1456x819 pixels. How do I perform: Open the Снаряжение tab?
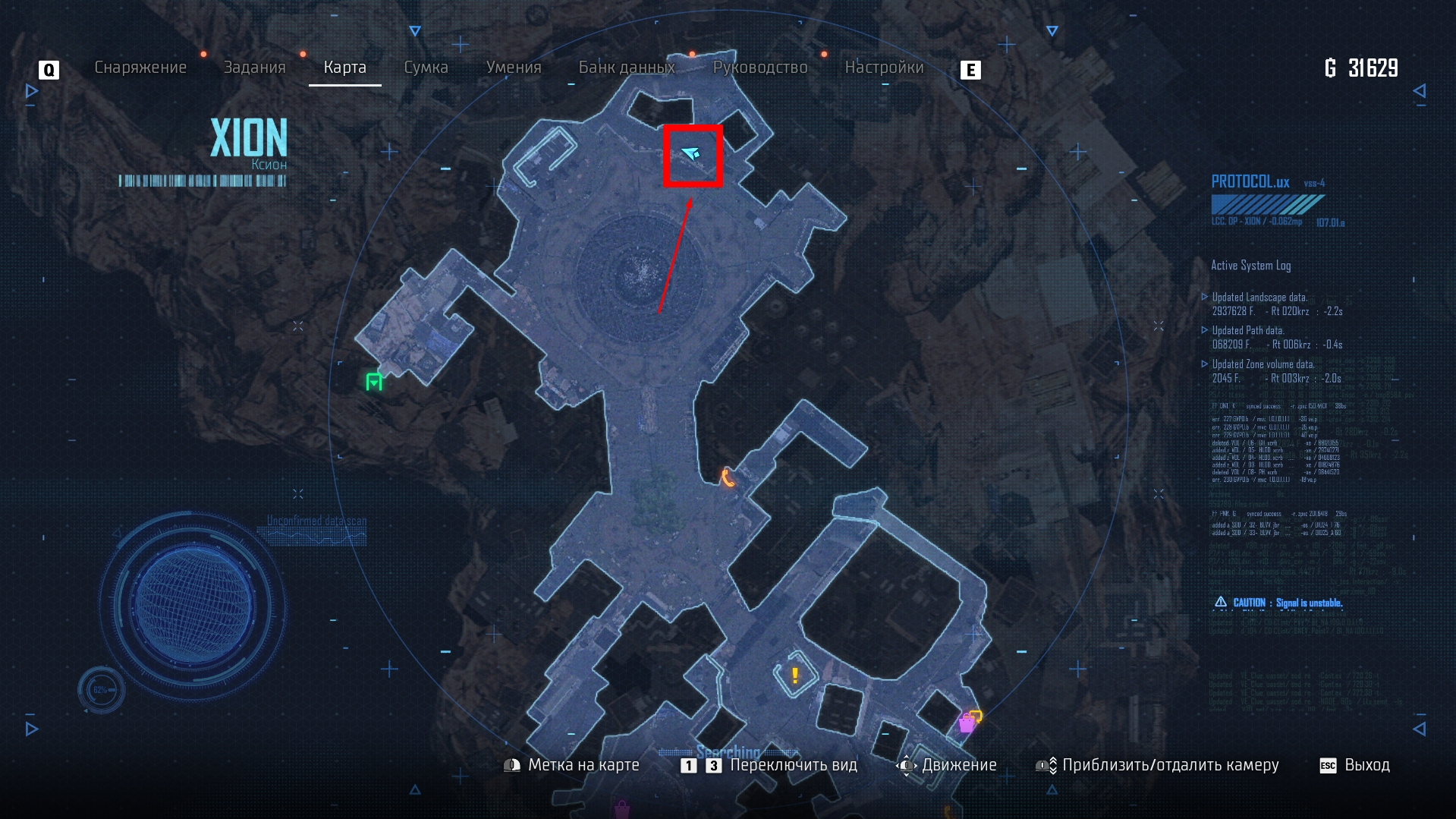(140, 68)
